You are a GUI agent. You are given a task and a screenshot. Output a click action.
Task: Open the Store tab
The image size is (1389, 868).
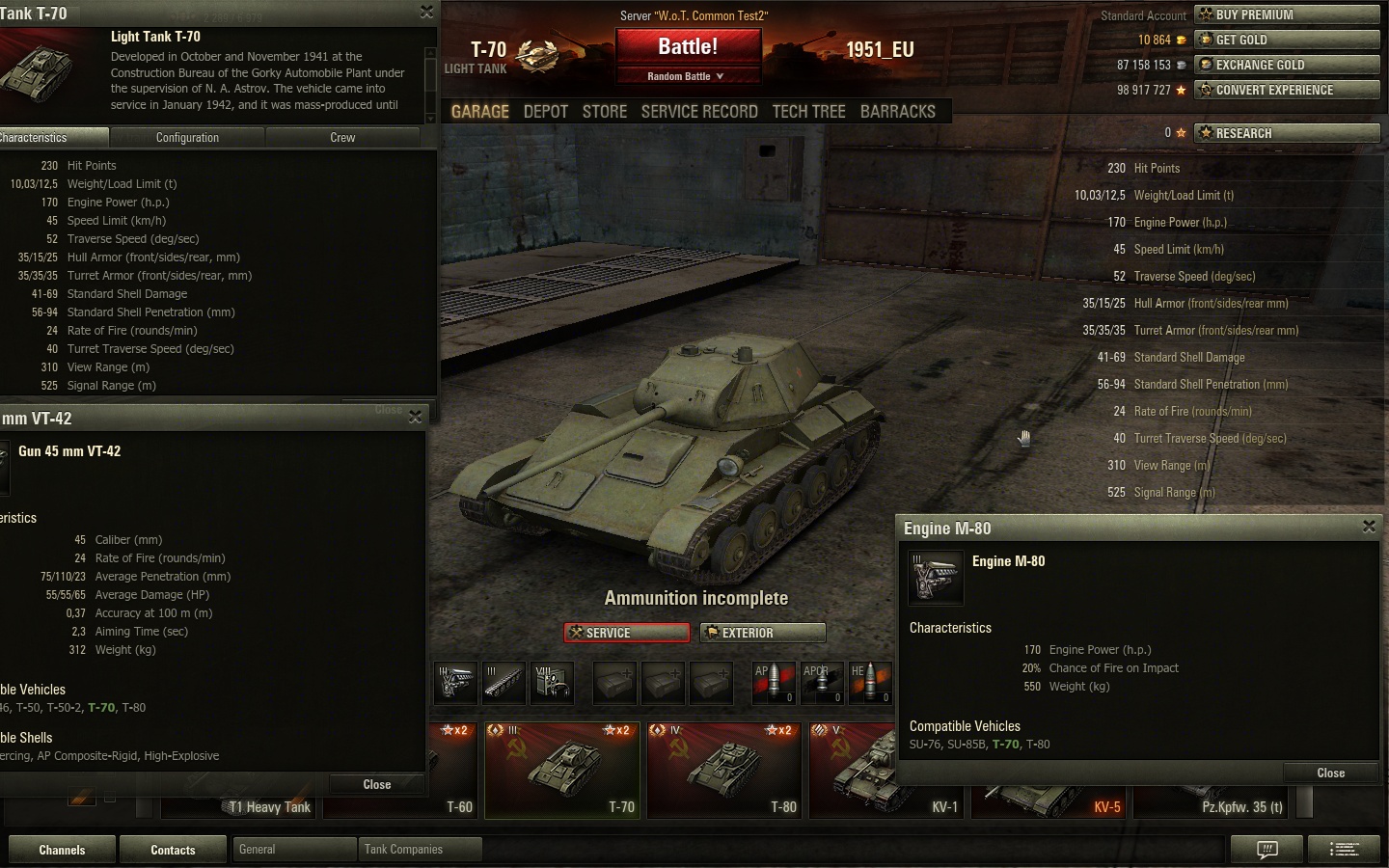[605, 112]
